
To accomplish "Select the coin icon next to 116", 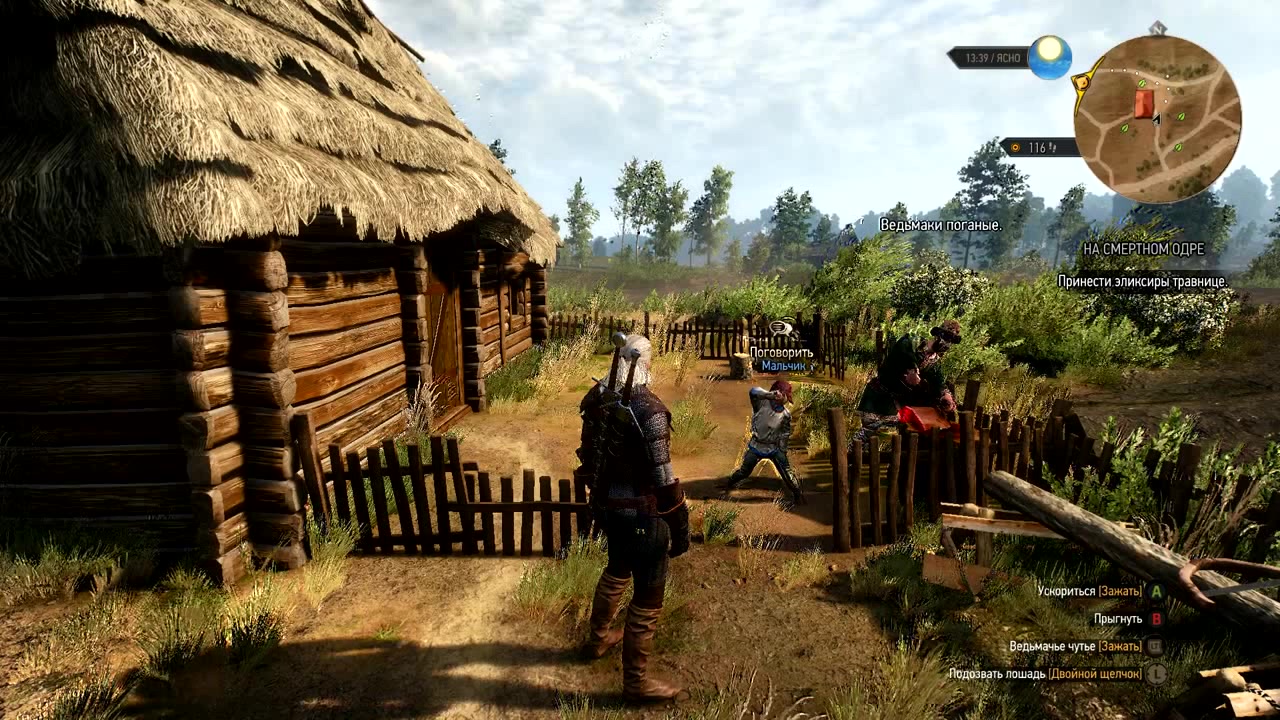I will pos(1015,147).
